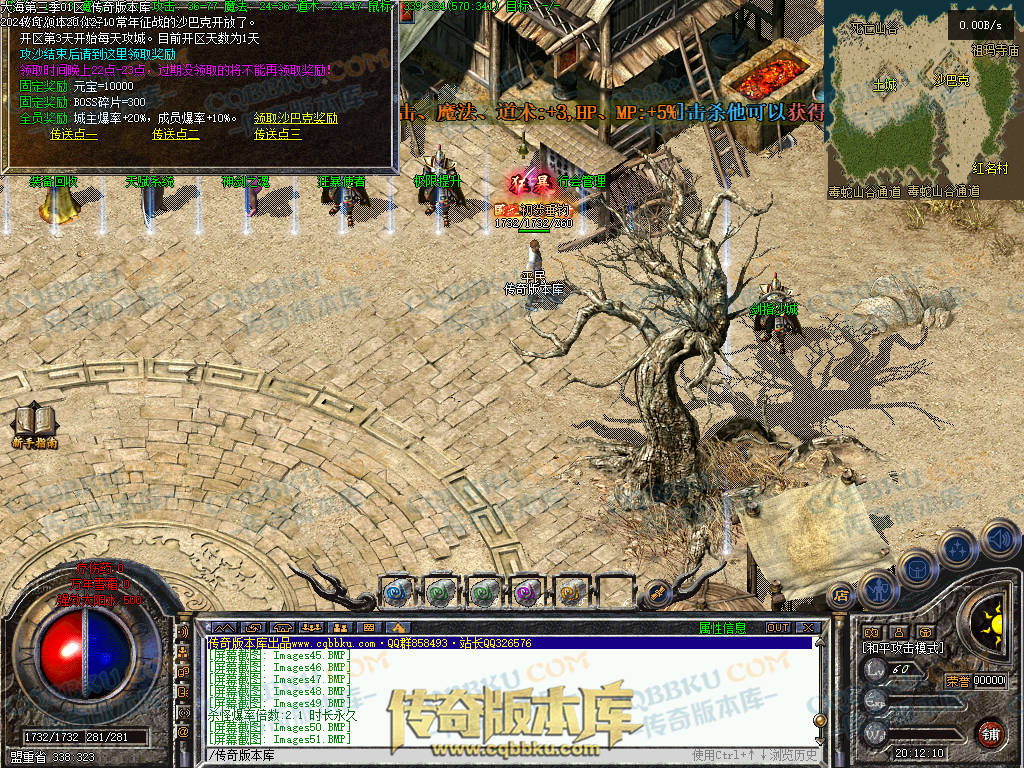Toggle sound with the speaker button

[998, 539]
